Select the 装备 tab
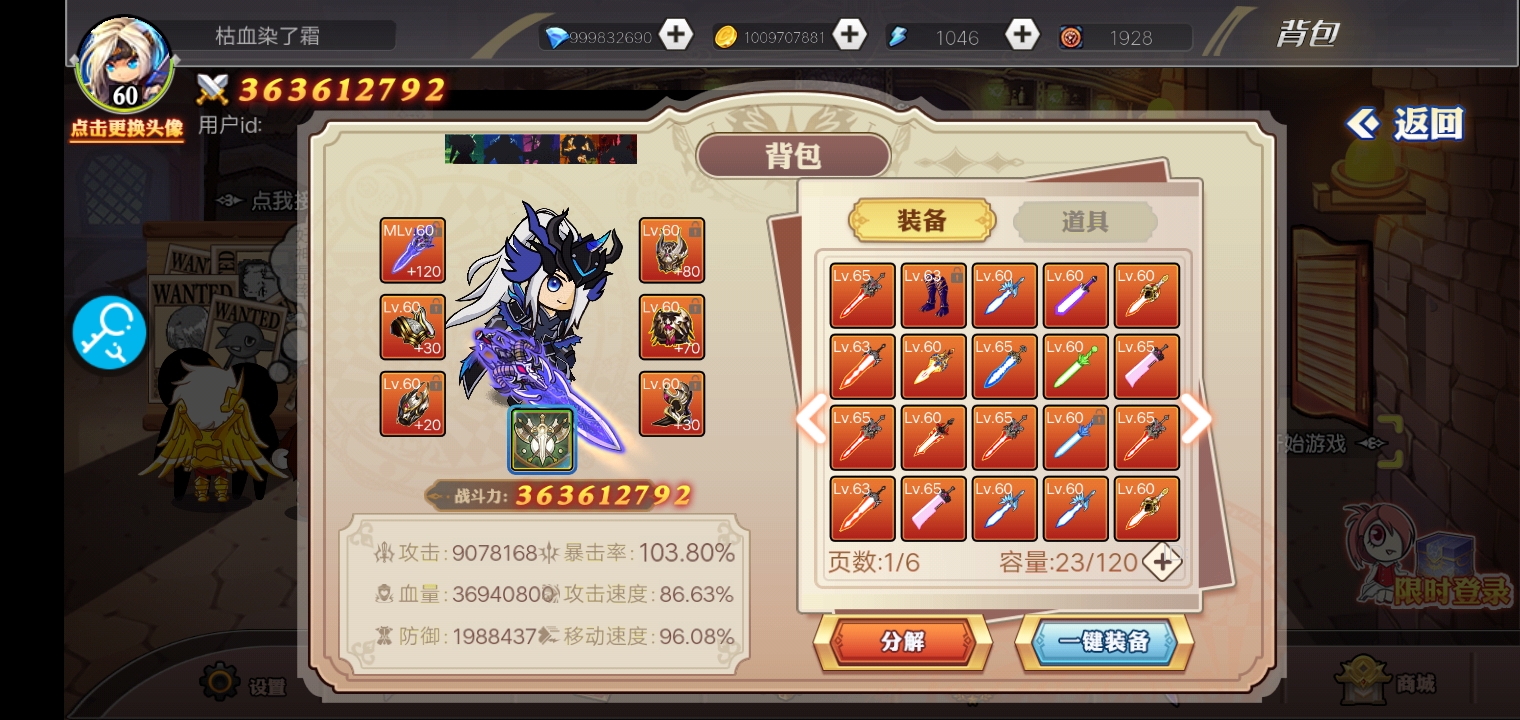The height and width of the screenshot is (720, 1520). 921,221
